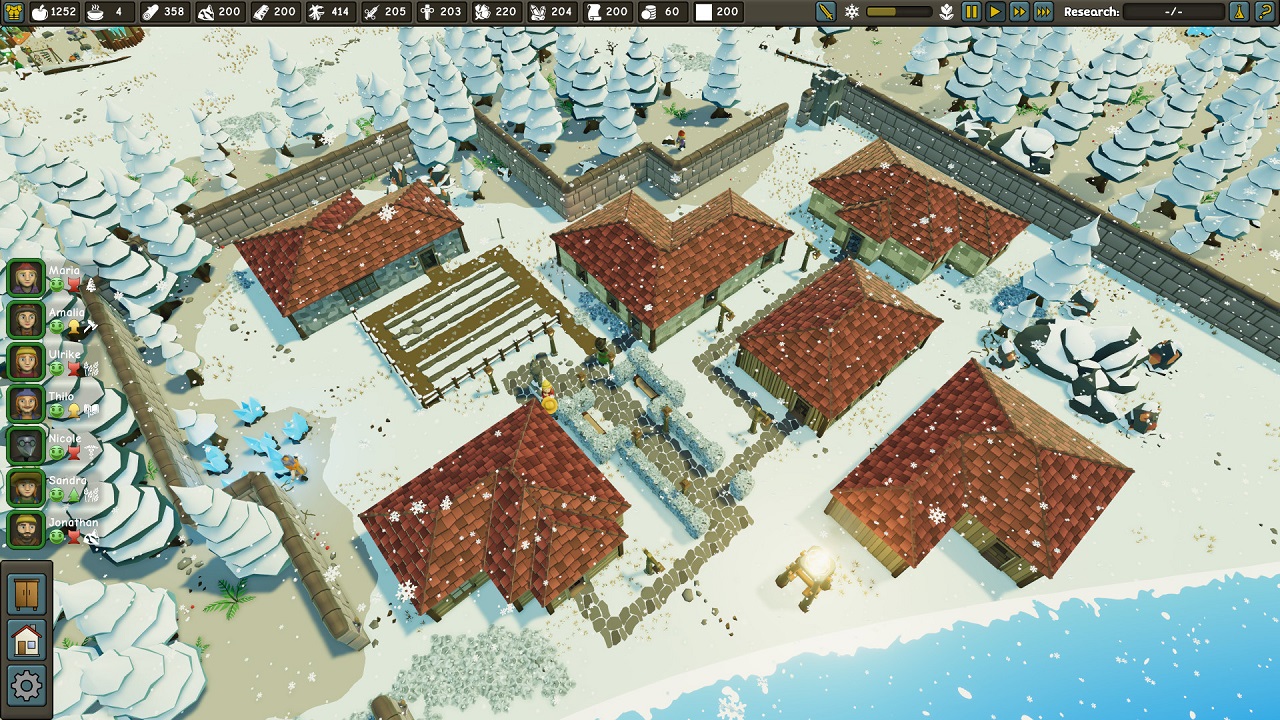Switch to double fast-forward speed

click(1018, 12)
